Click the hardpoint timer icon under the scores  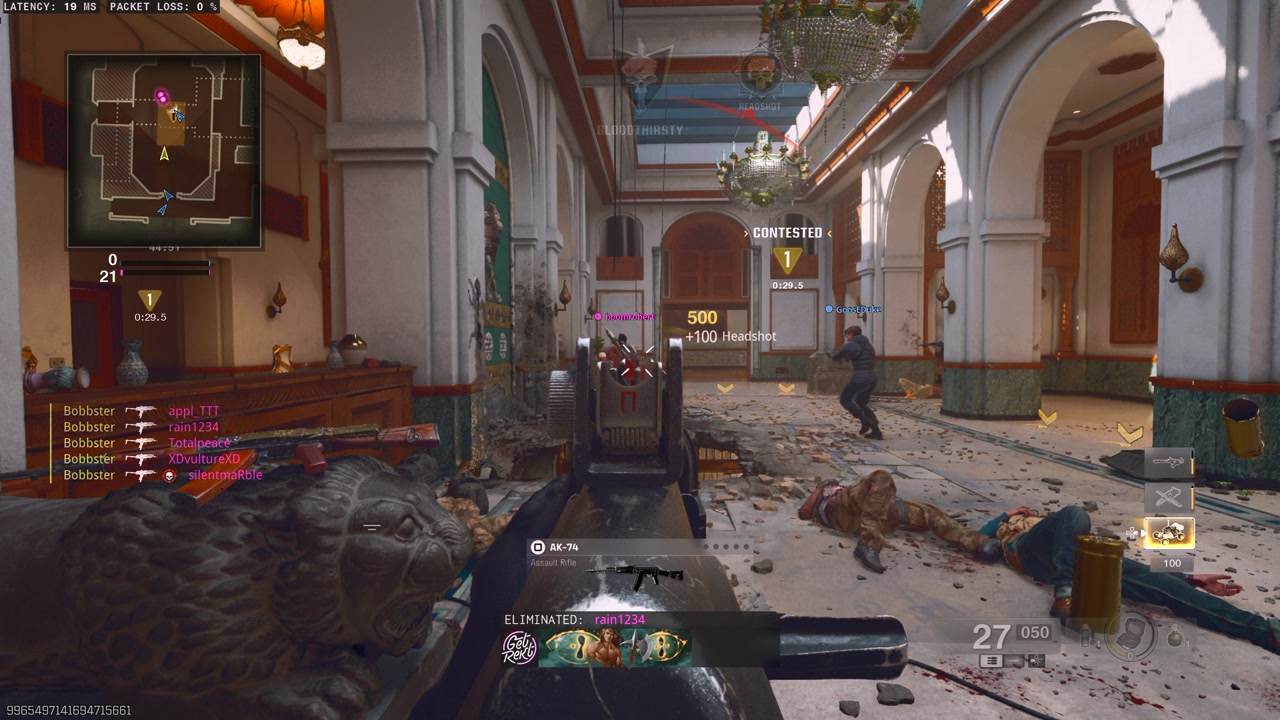tap(150, 301)
